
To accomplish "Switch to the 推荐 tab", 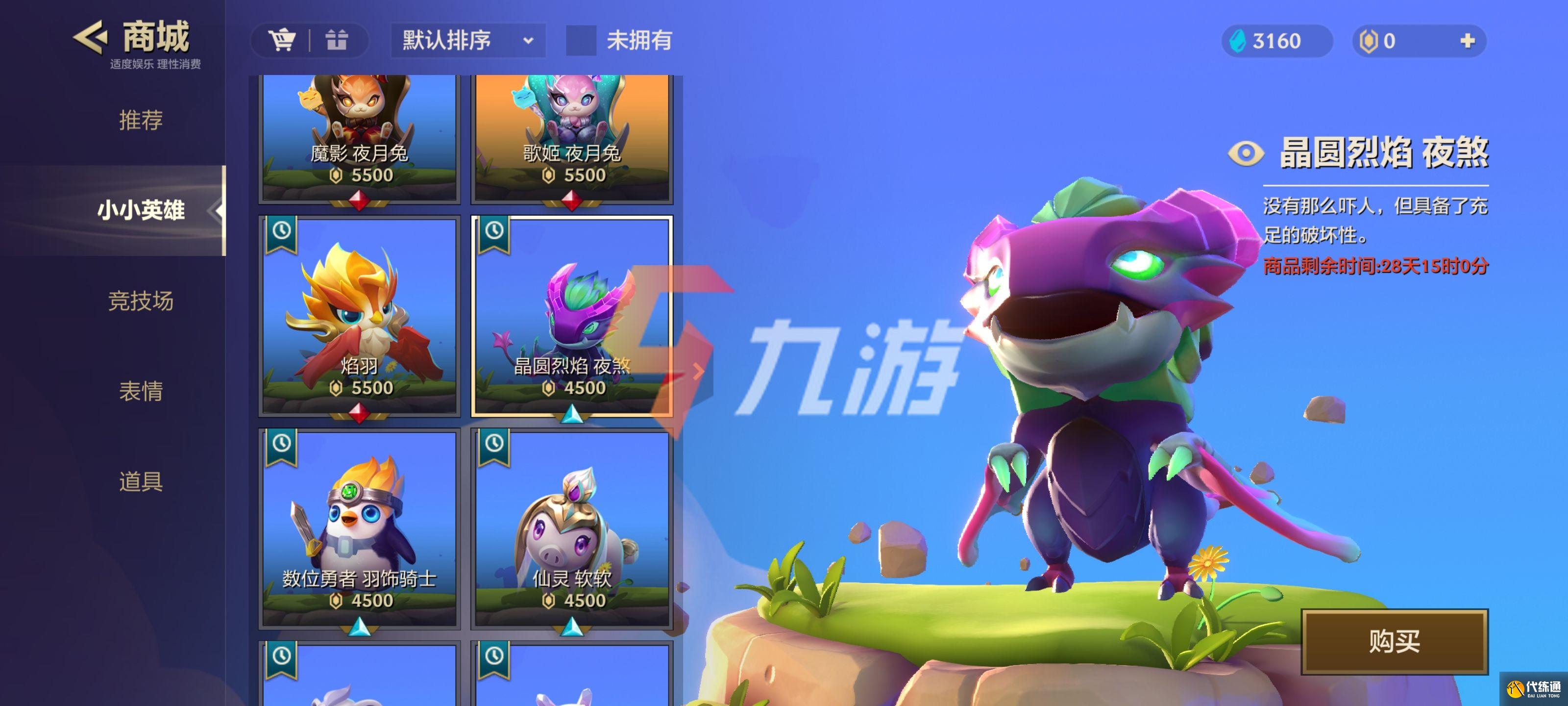I will (141, 121).
